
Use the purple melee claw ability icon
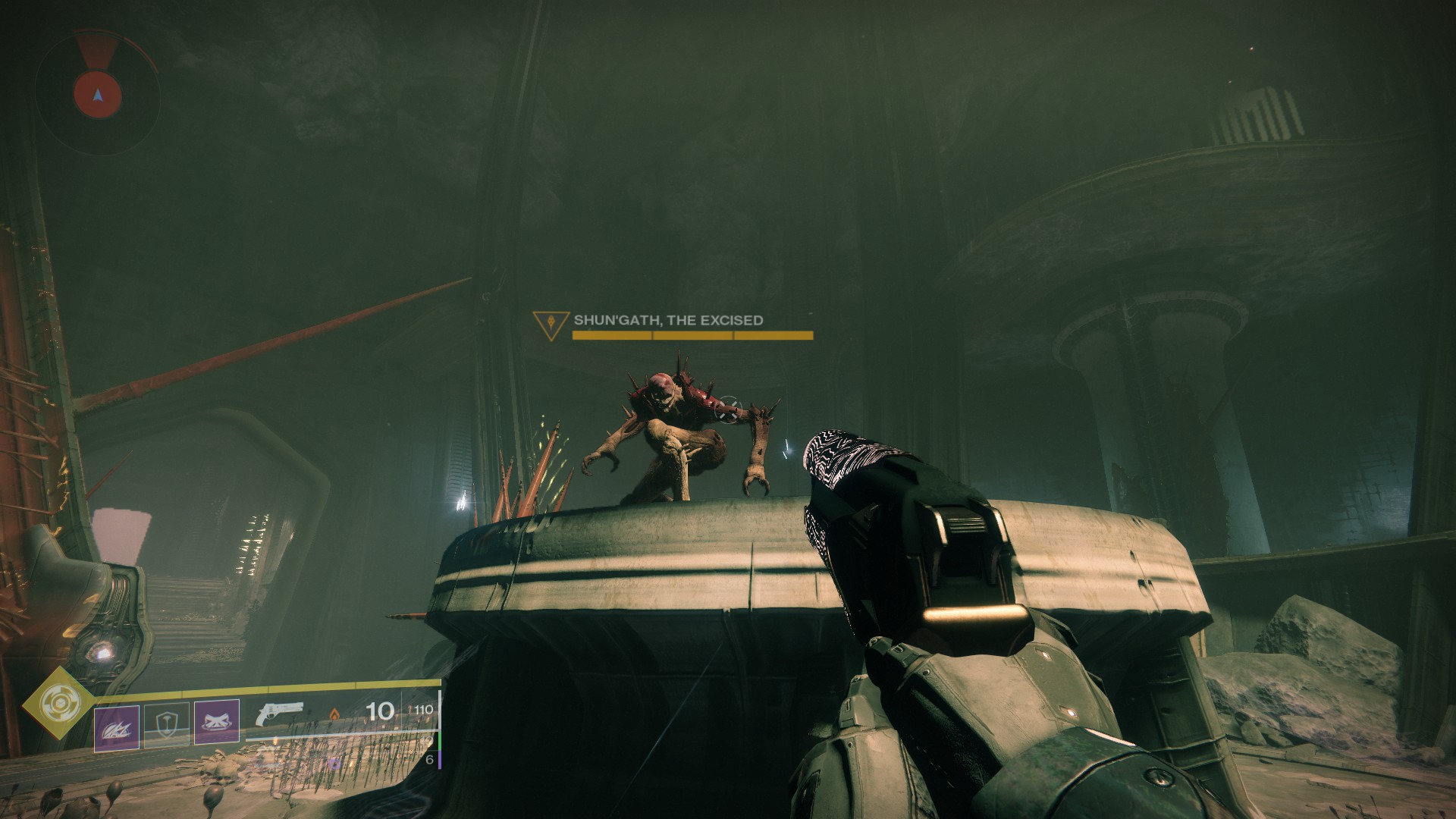[x=117, y=728]
